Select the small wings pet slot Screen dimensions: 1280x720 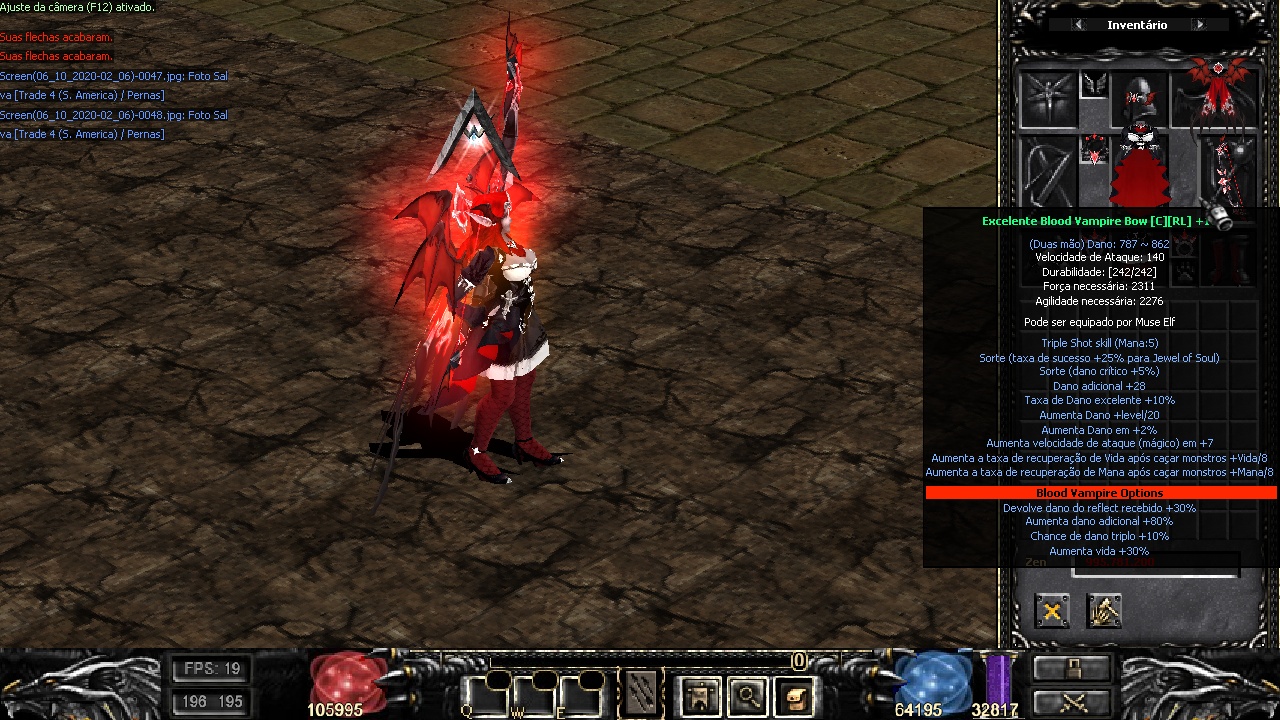pyautogui.click(x=1095, y=85)
